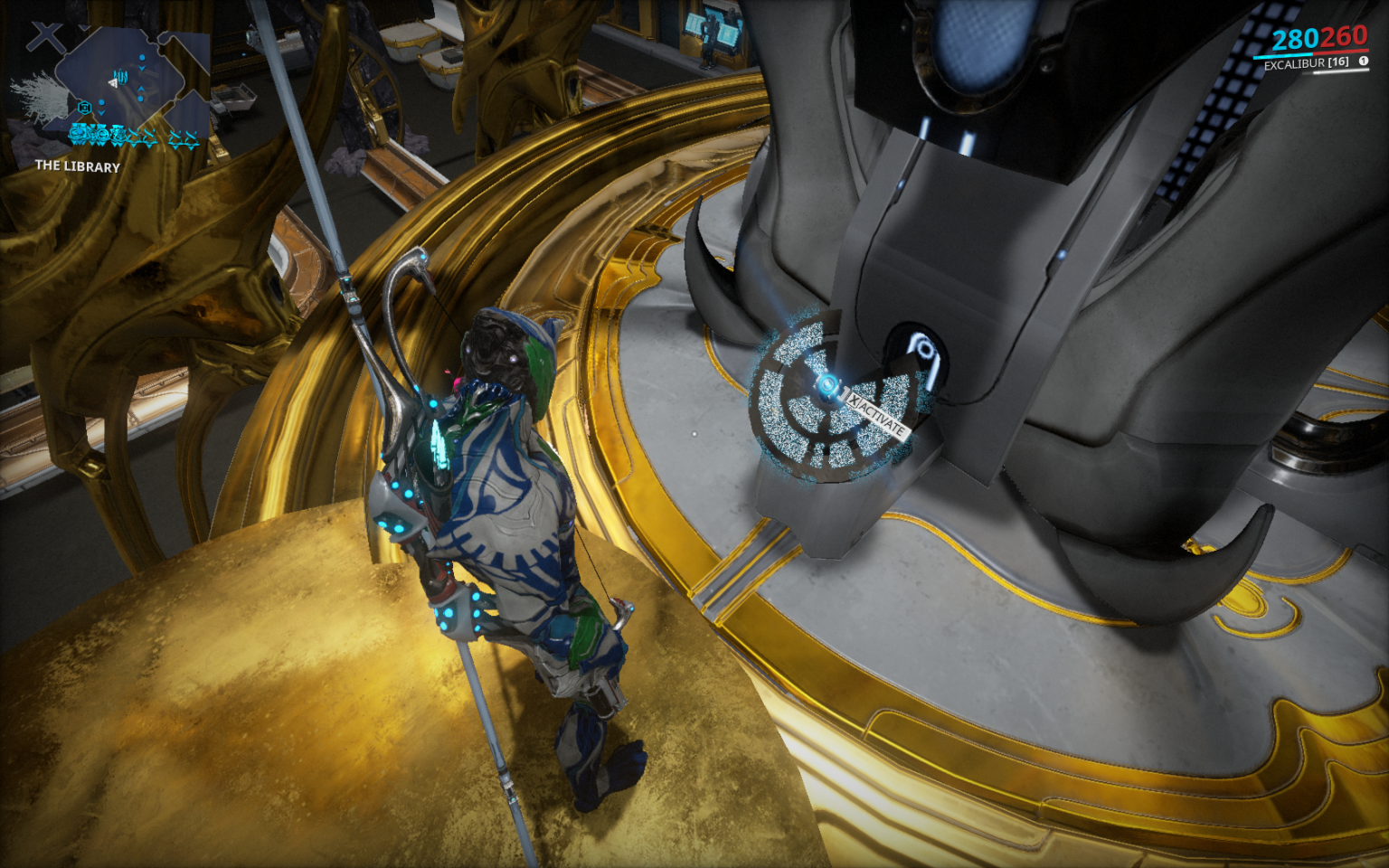Click the upward chevron marker on the minimap
The width and height of the screenshot is (1389, 868).
tap(141, 89)
